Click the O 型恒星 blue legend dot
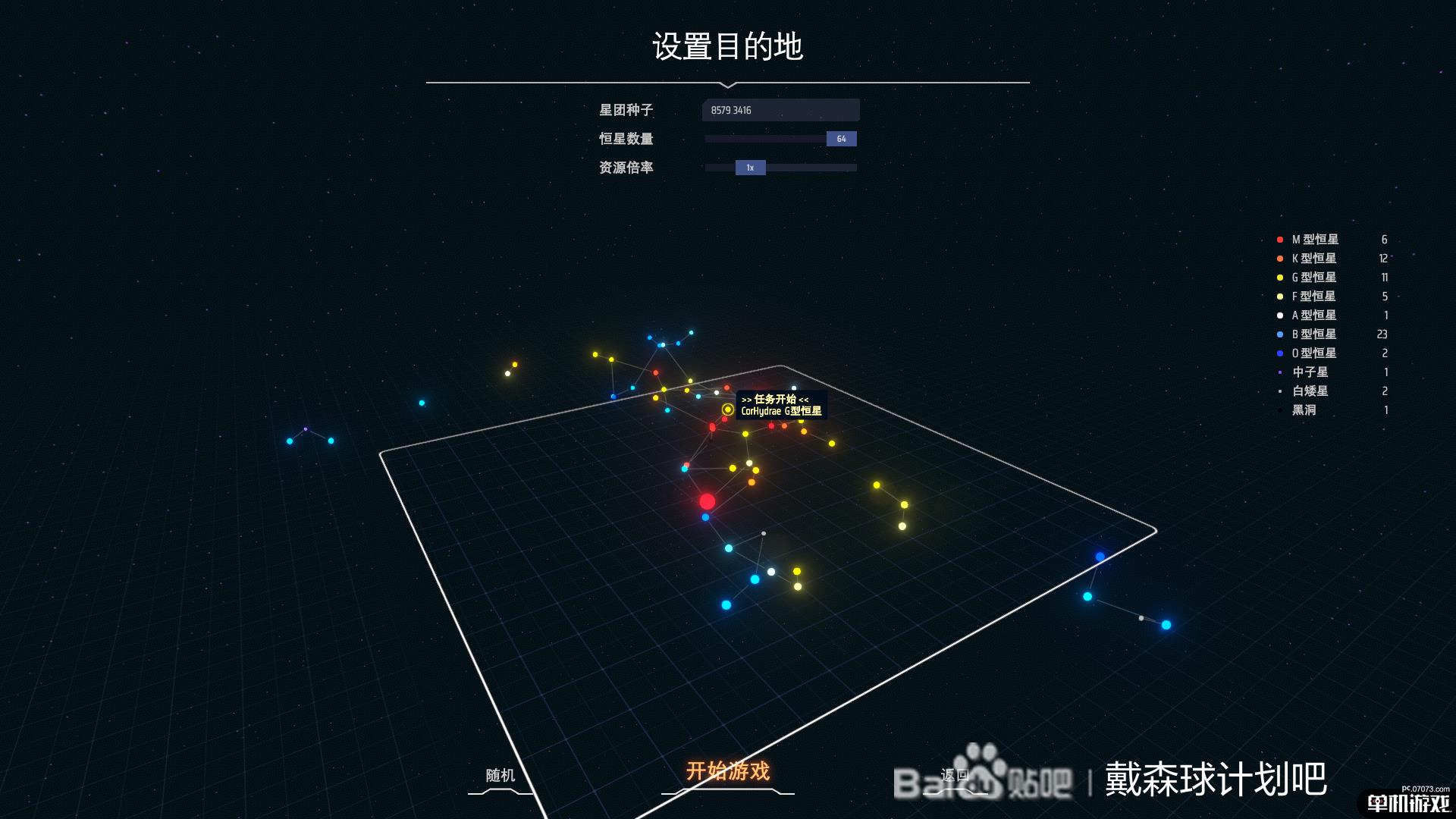This screenshot has height=819, width=1456. pos(1279,353)
